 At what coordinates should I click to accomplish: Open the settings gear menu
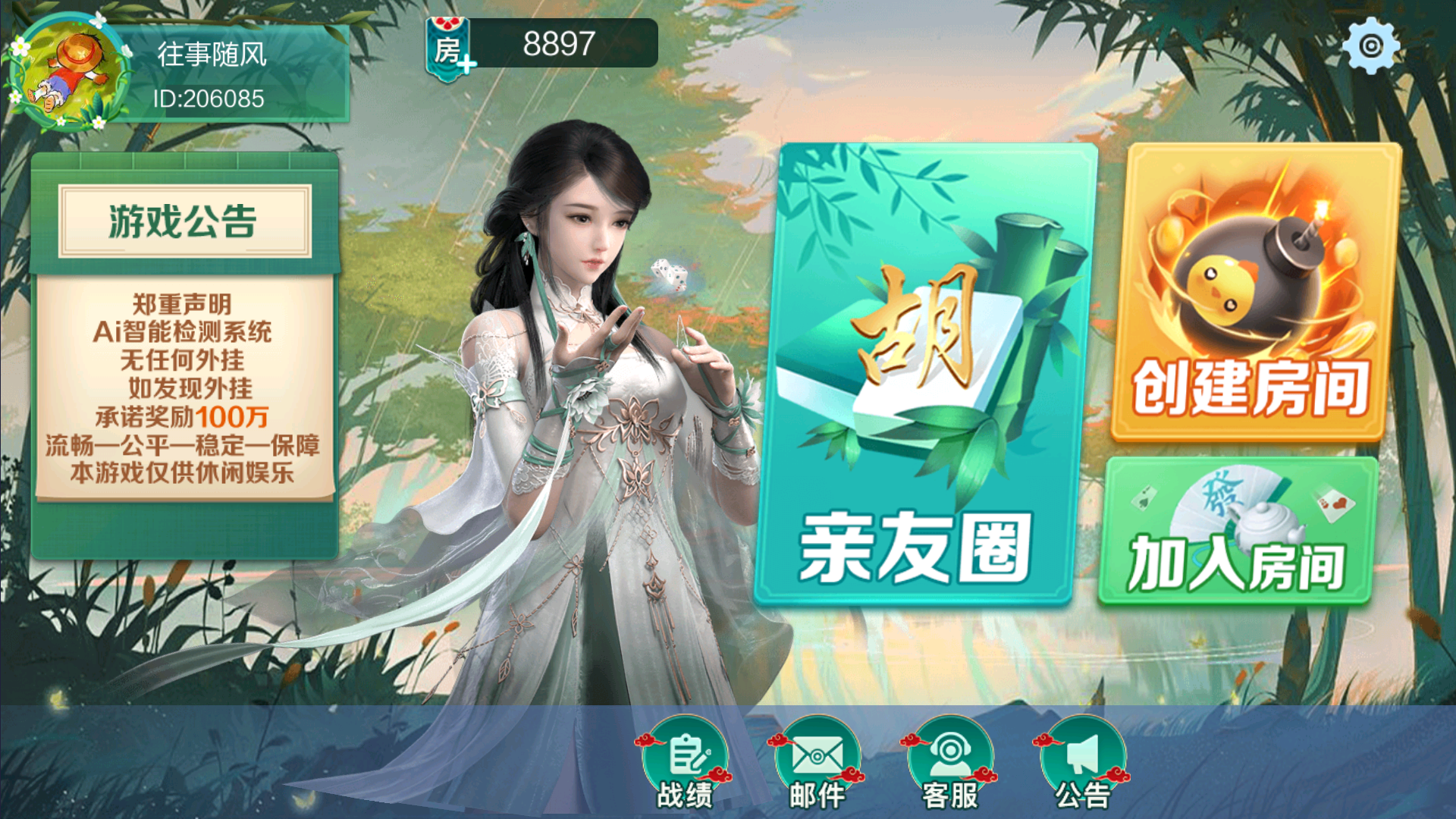tap(1372, 47)
